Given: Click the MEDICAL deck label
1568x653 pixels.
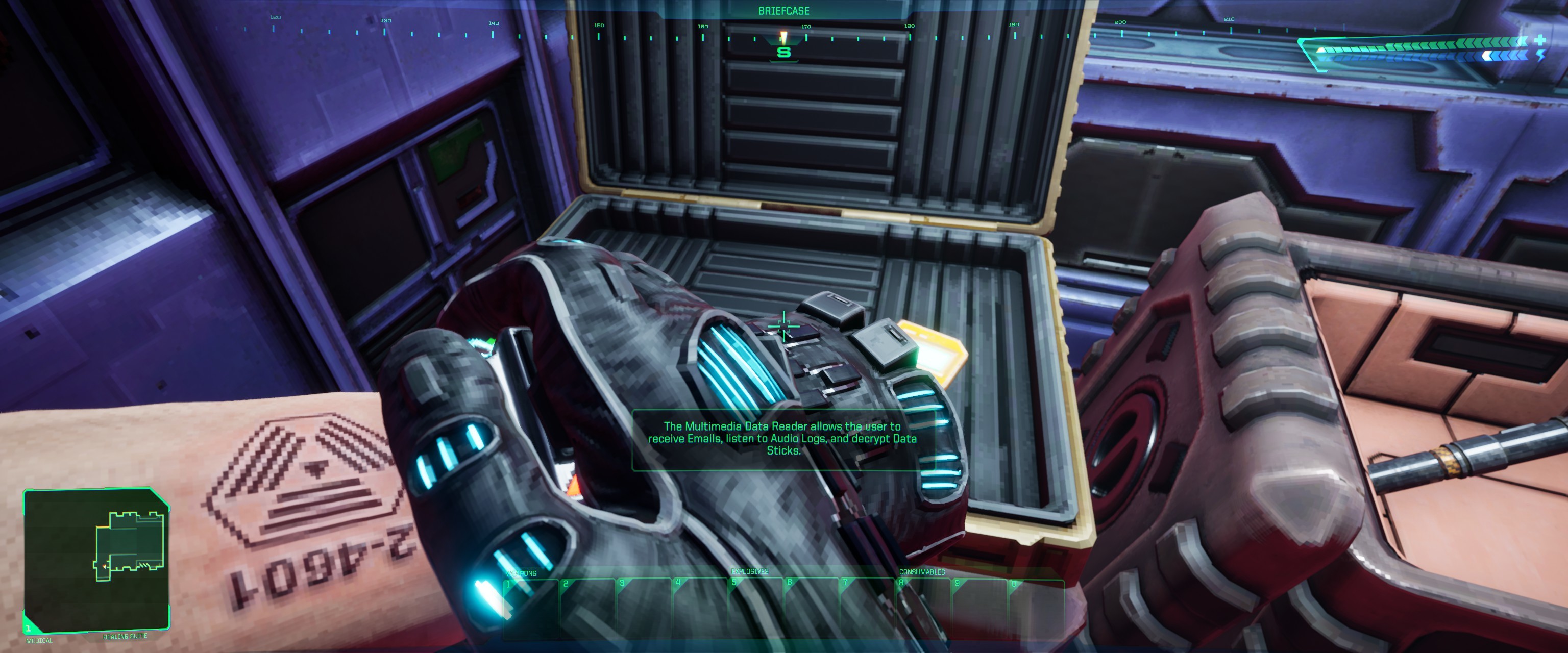Looking at the screenshot, I should click(39, 642).
